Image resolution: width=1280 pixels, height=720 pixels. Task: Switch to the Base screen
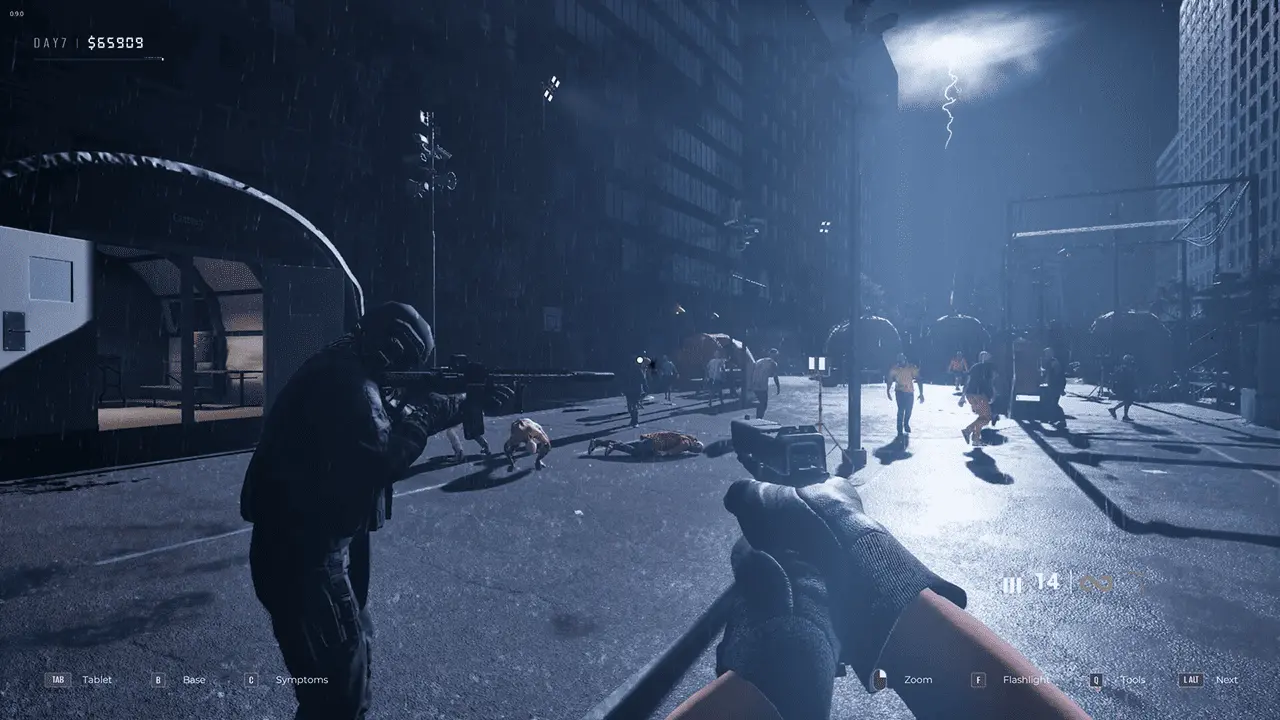pyautogui.click(x=192, y=679)
